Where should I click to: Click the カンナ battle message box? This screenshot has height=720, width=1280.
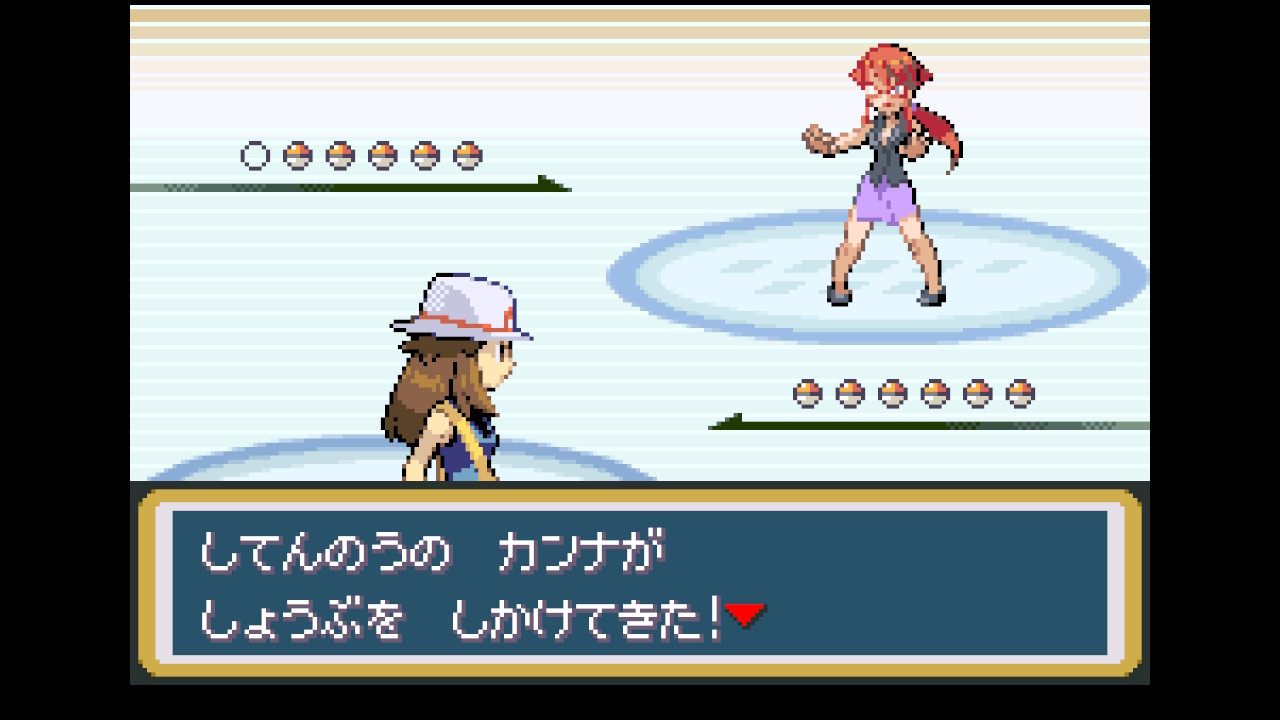coord(640,583)
